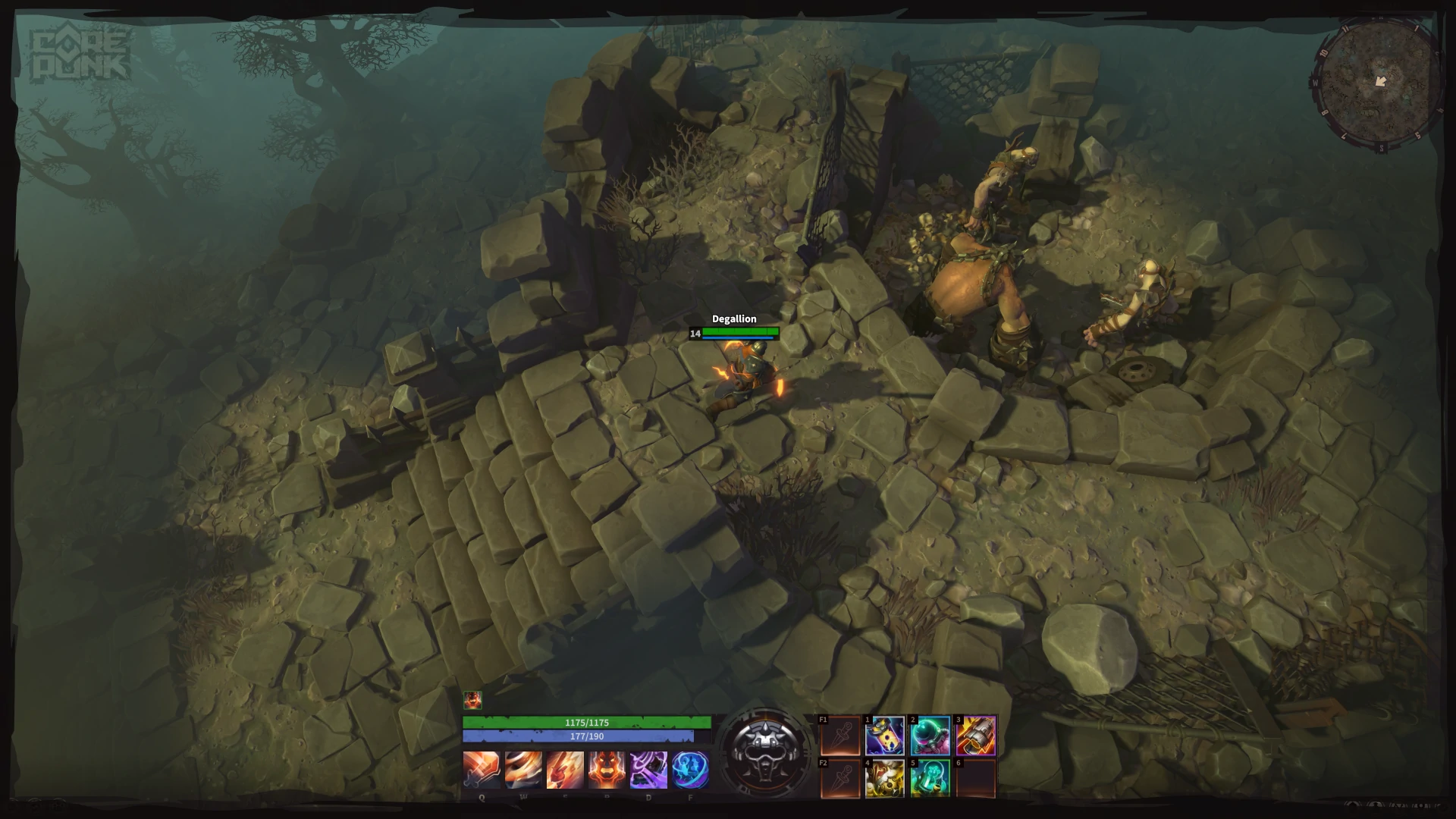Screen dimensions: 1456x819
Task: Select the green orb item in slot 2
Action: tap(930, 736)
